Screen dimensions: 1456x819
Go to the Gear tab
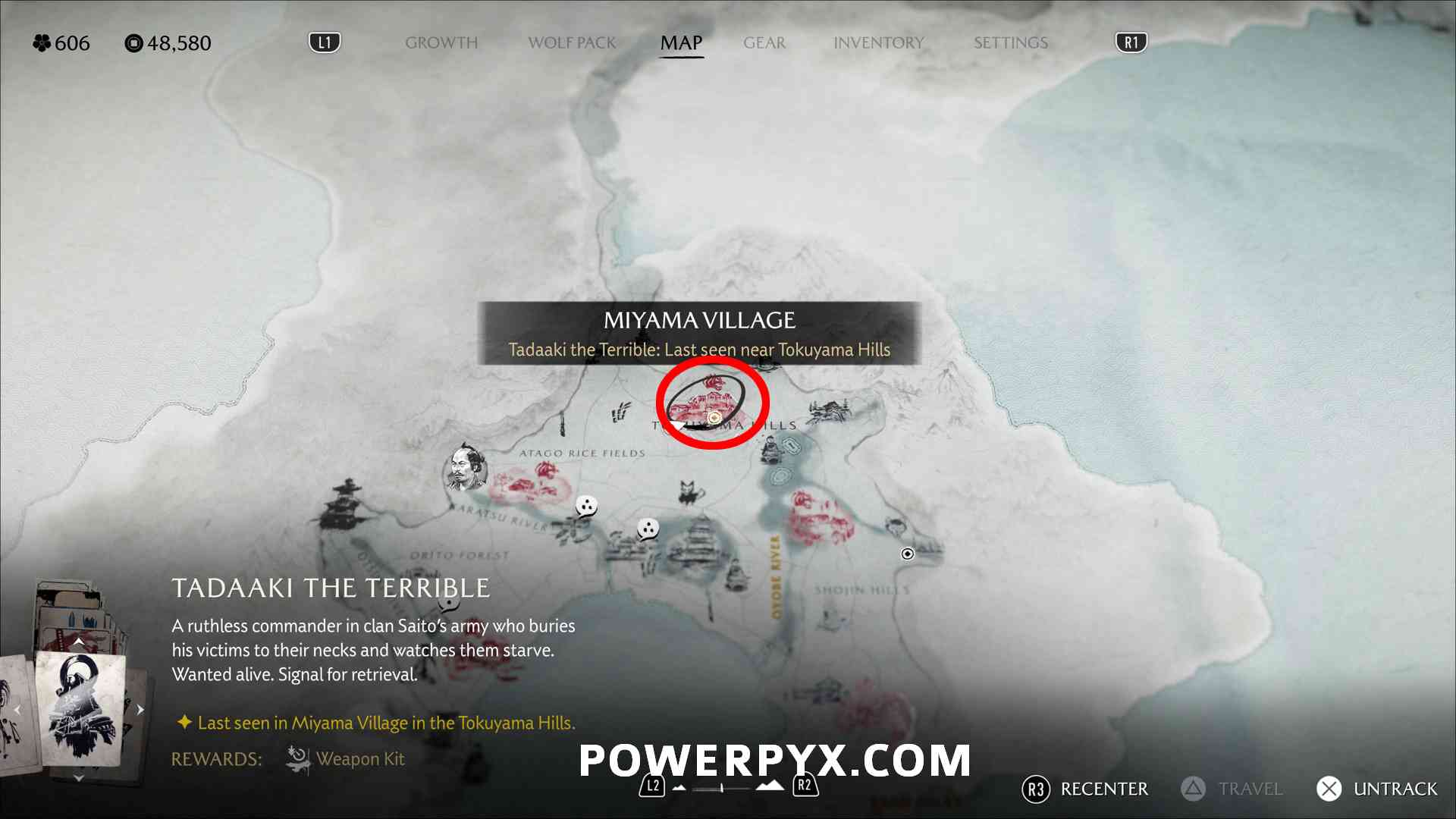[764, 43]
